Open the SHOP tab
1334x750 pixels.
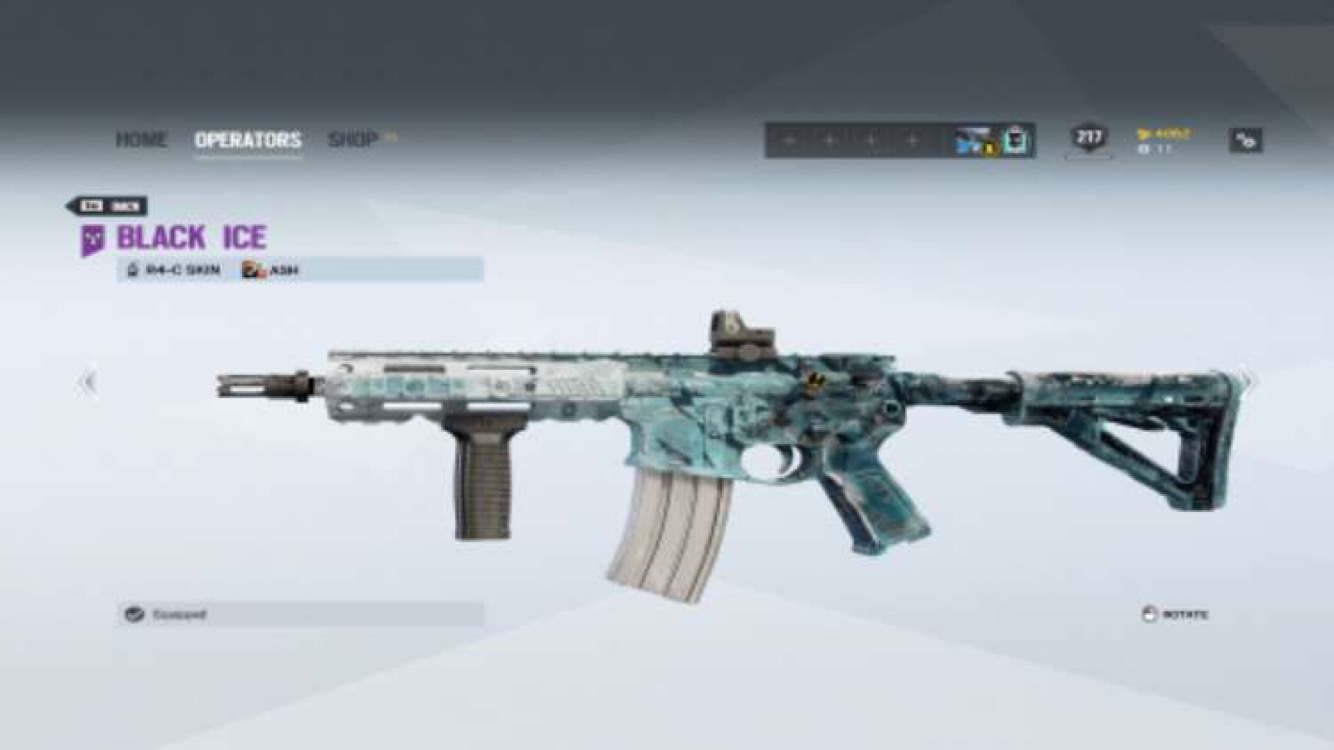click(351, 140)
